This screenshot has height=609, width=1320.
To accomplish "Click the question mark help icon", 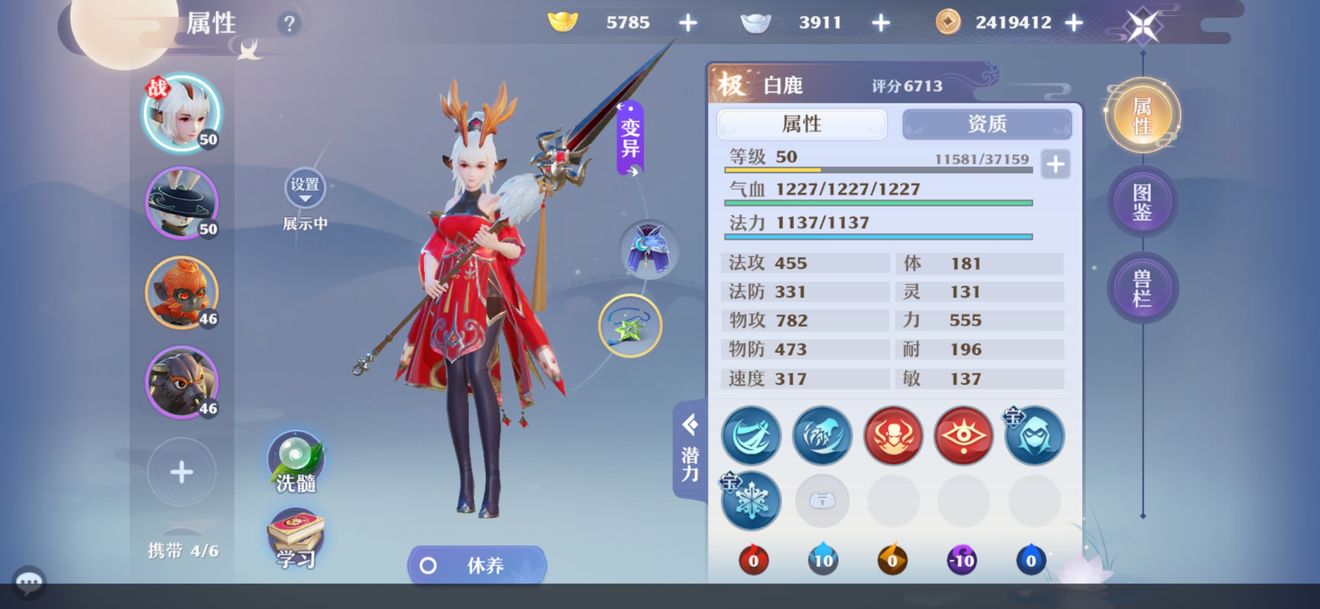I will click(x=289, y=24).
